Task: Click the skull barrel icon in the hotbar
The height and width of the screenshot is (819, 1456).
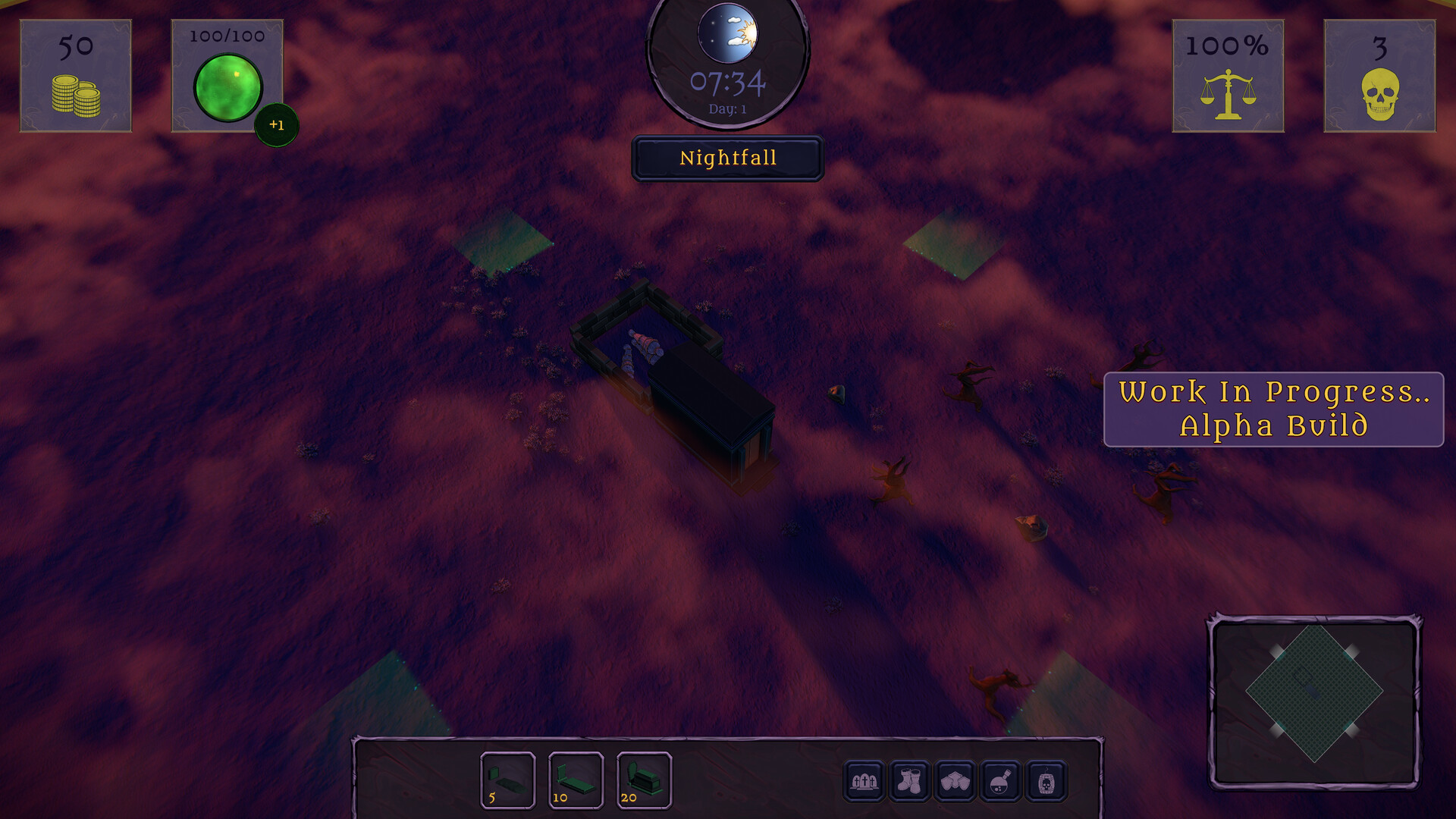Action: tap(1047, 781)
